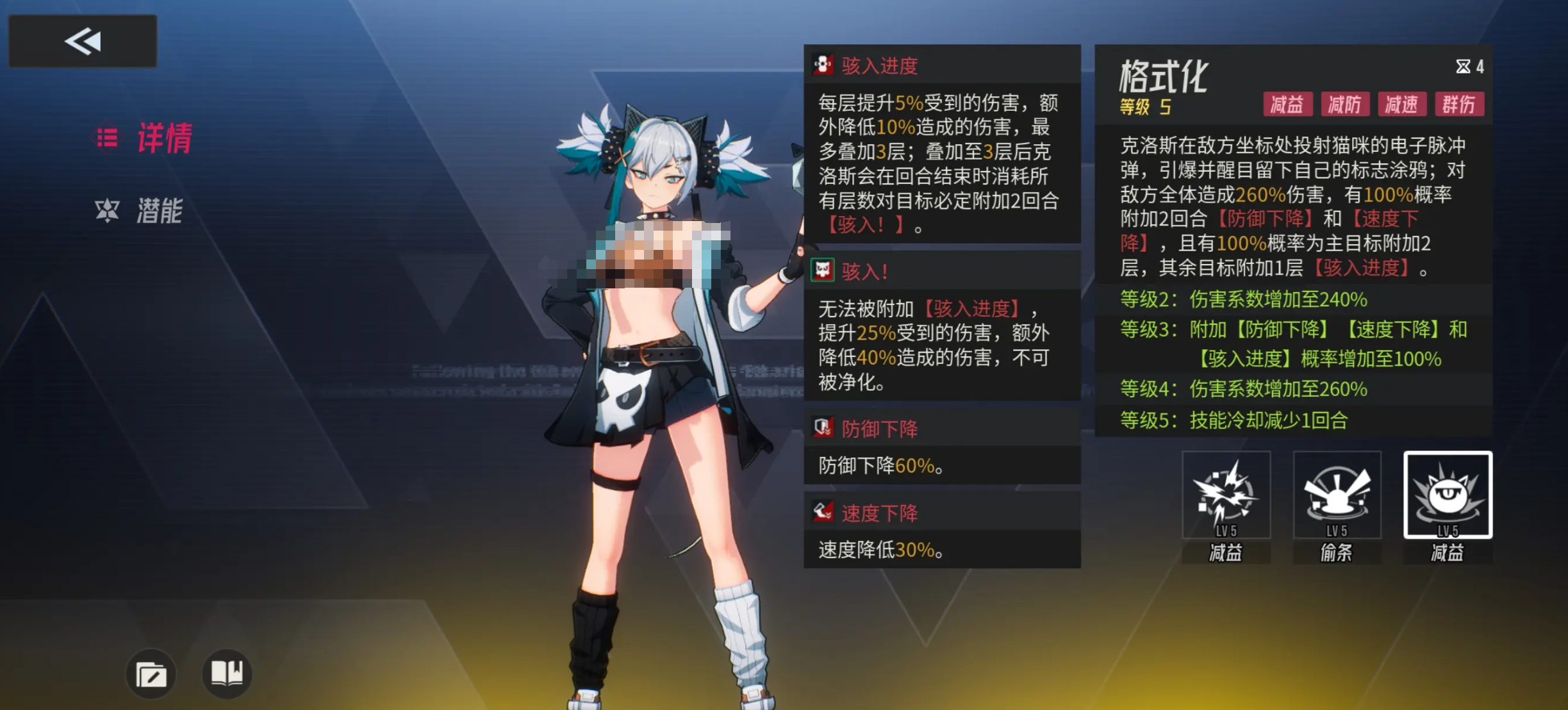1568x710 pixels.
Task: Click the 减速 skill tag
Action: point(1401,104)
